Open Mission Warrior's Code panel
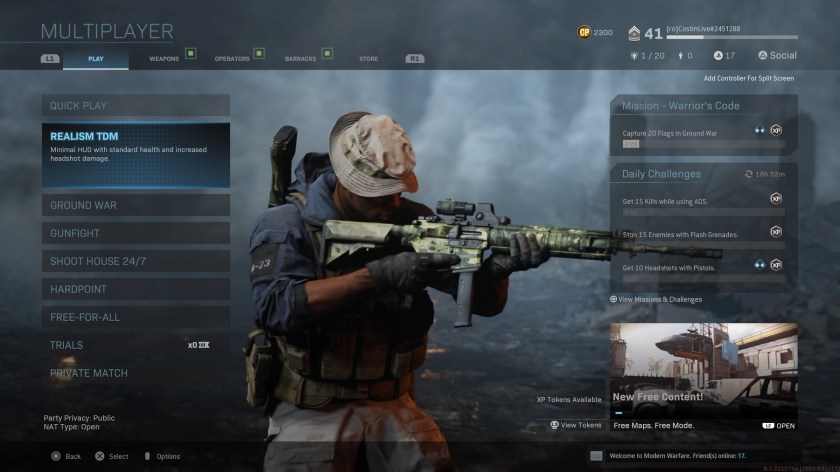 (703, 125)
